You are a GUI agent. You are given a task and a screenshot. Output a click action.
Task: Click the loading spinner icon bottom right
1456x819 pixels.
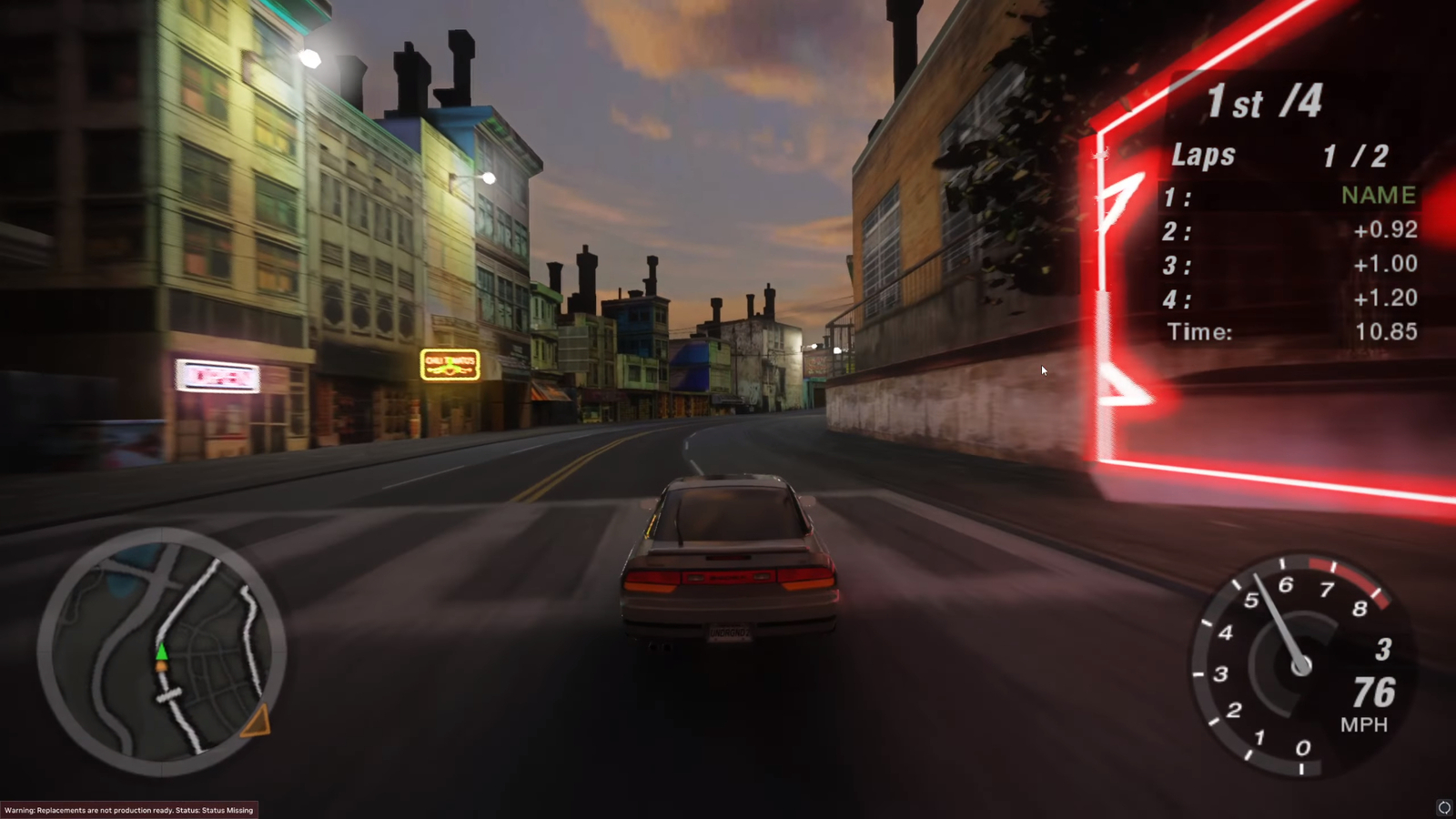[1443, 806]
